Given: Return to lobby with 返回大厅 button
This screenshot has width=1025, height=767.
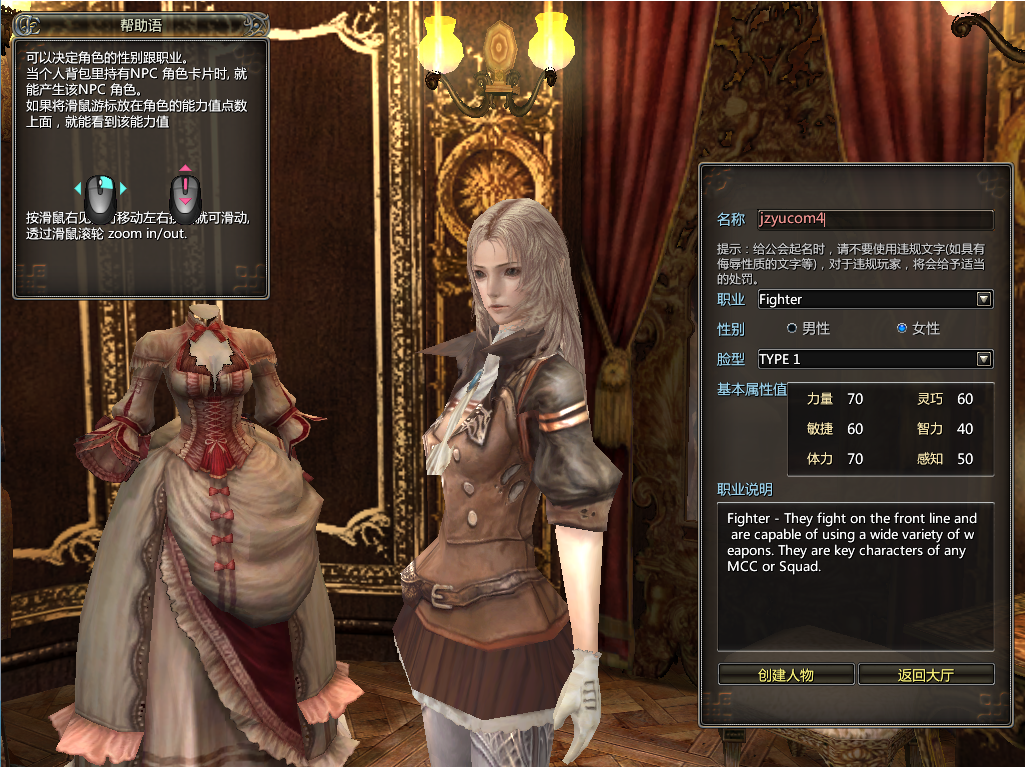Looking at the screenshot, I should coord(926,674).
